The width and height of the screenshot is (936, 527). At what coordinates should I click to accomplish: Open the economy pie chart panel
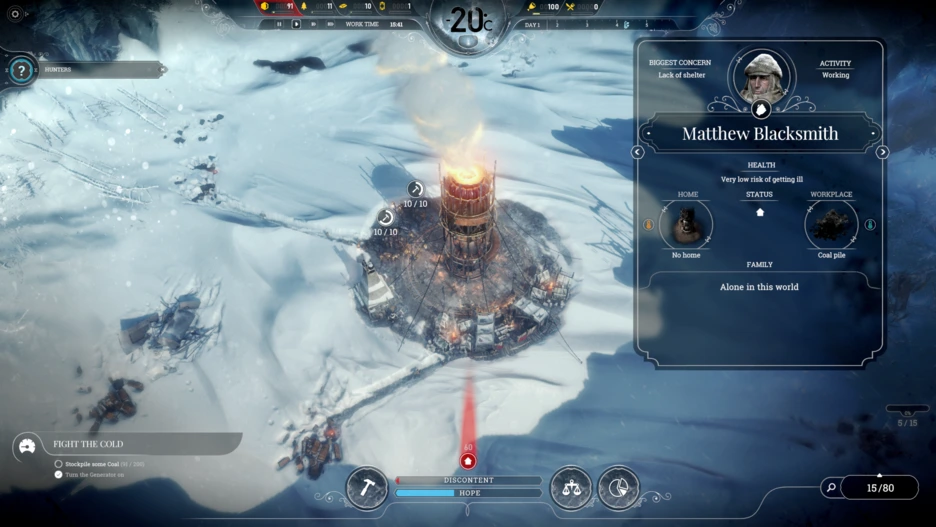pos(618,487)
